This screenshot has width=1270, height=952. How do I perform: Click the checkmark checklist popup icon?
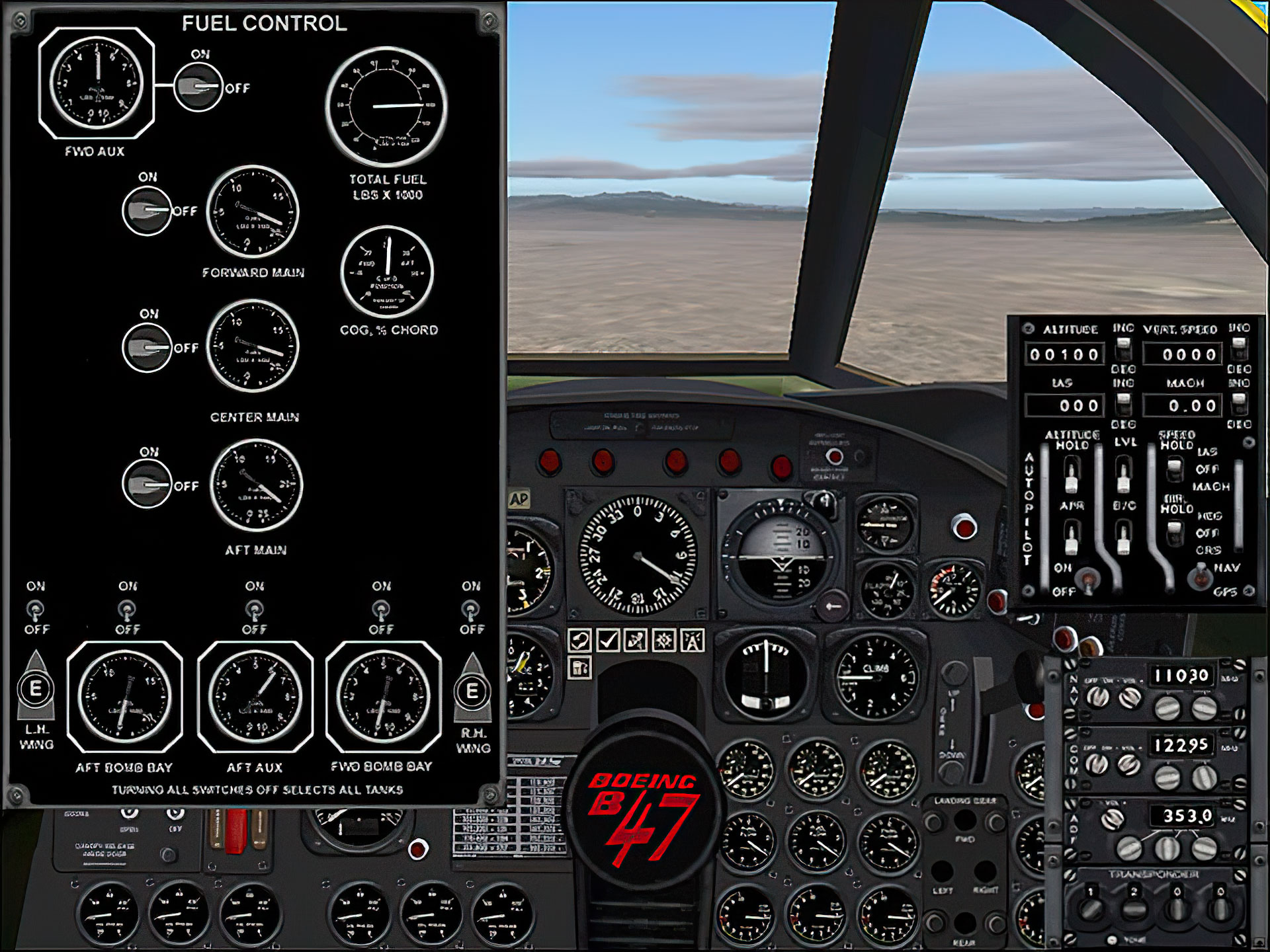coord(608,640)
